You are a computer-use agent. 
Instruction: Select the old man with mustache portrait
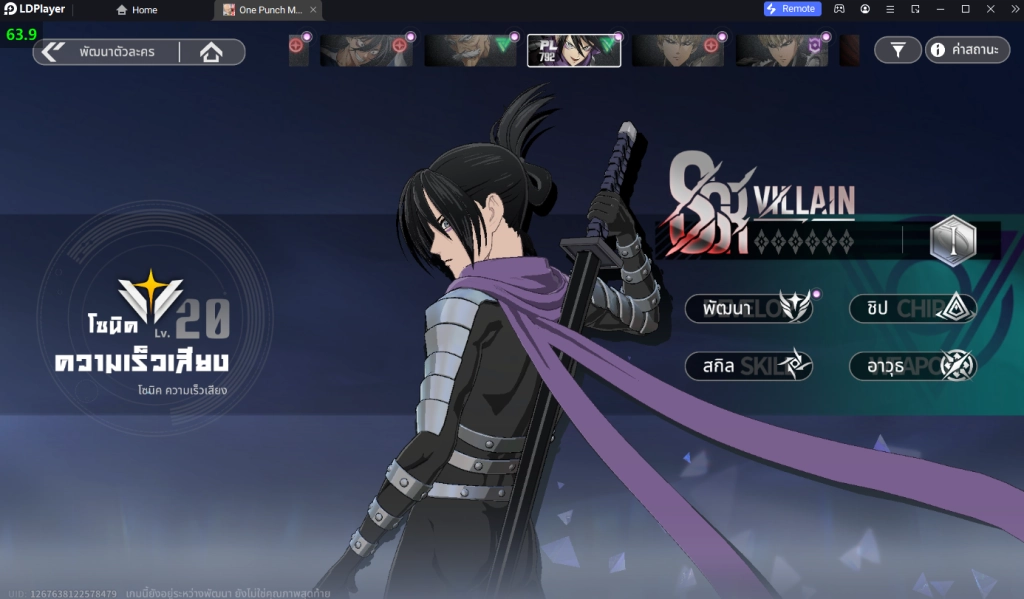[x=470, y=50]
